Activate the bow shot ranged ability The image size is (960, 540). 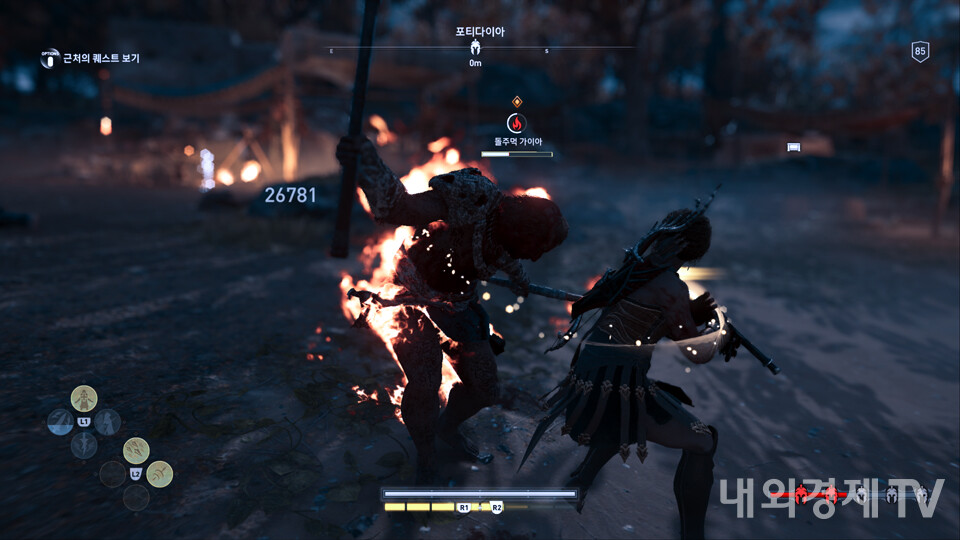(x=160, y=474)
